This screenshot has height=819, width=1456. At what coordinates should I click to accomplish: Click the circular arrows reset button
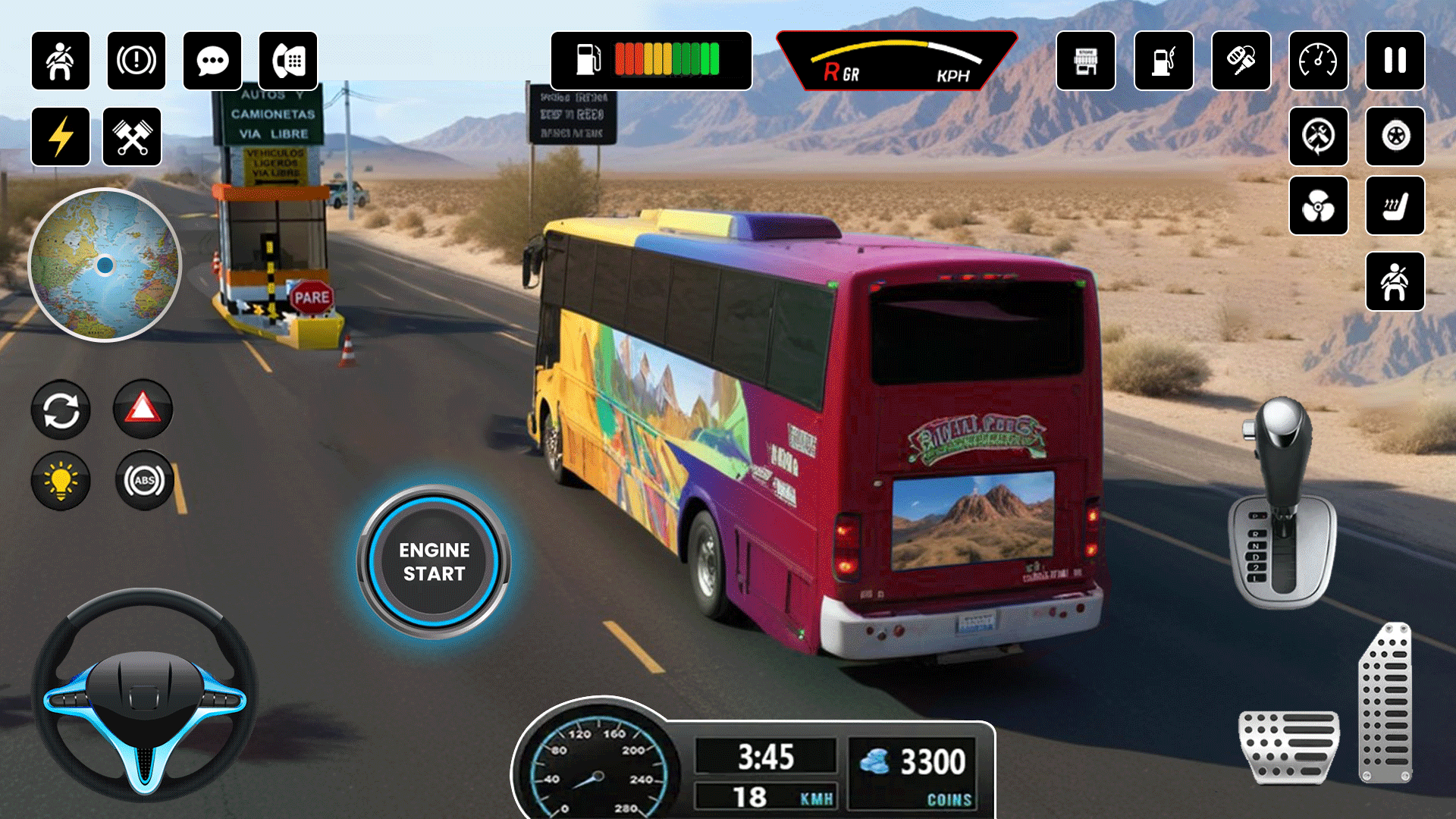(61, 410)
